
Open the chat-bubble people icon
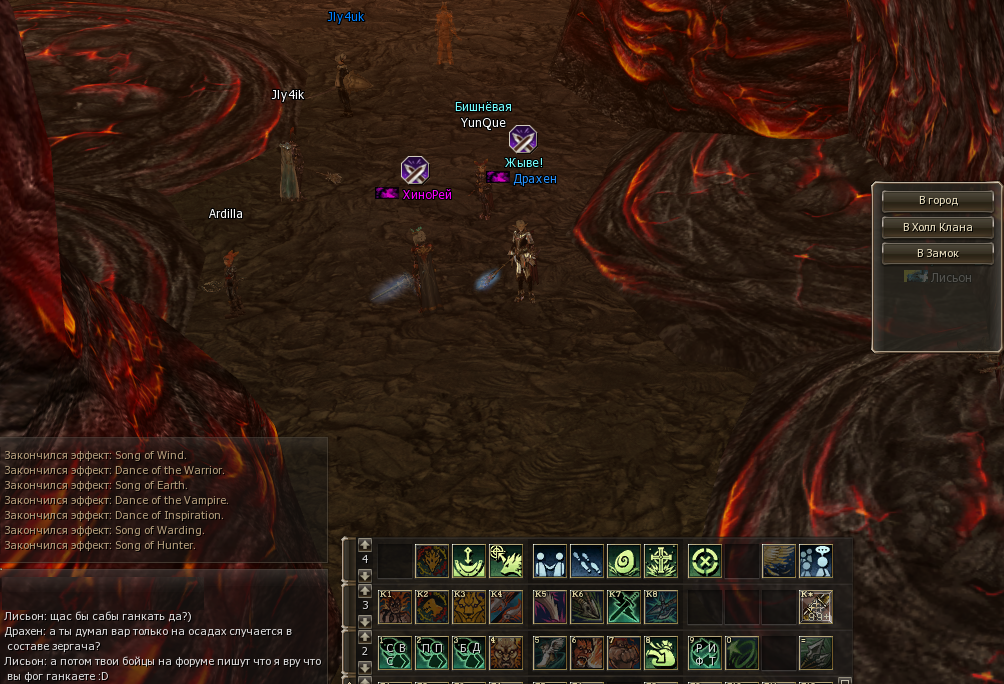(x=816, y=561)
